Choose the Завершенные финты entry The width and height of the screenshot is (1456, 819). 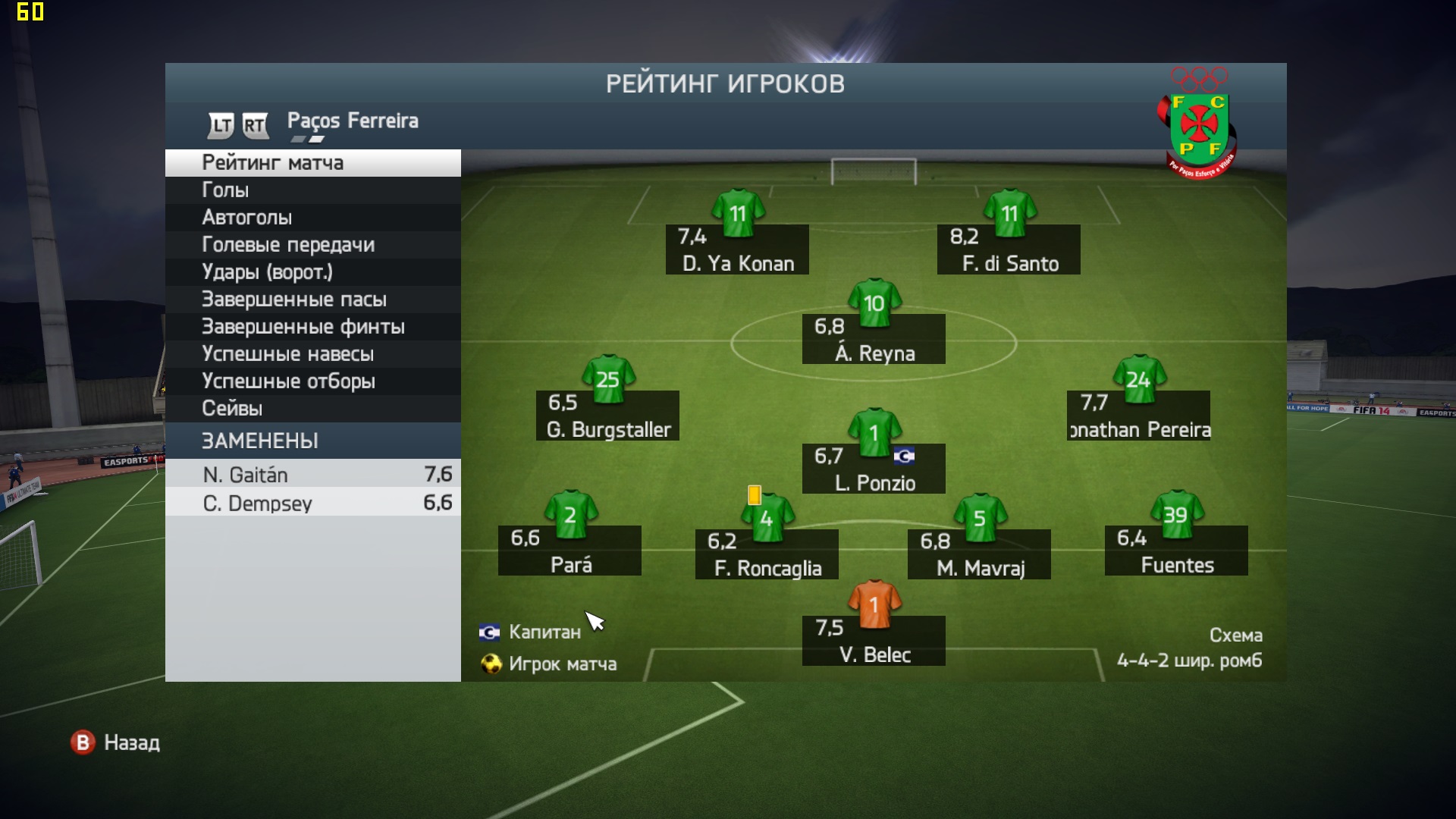tap(312, 327)
